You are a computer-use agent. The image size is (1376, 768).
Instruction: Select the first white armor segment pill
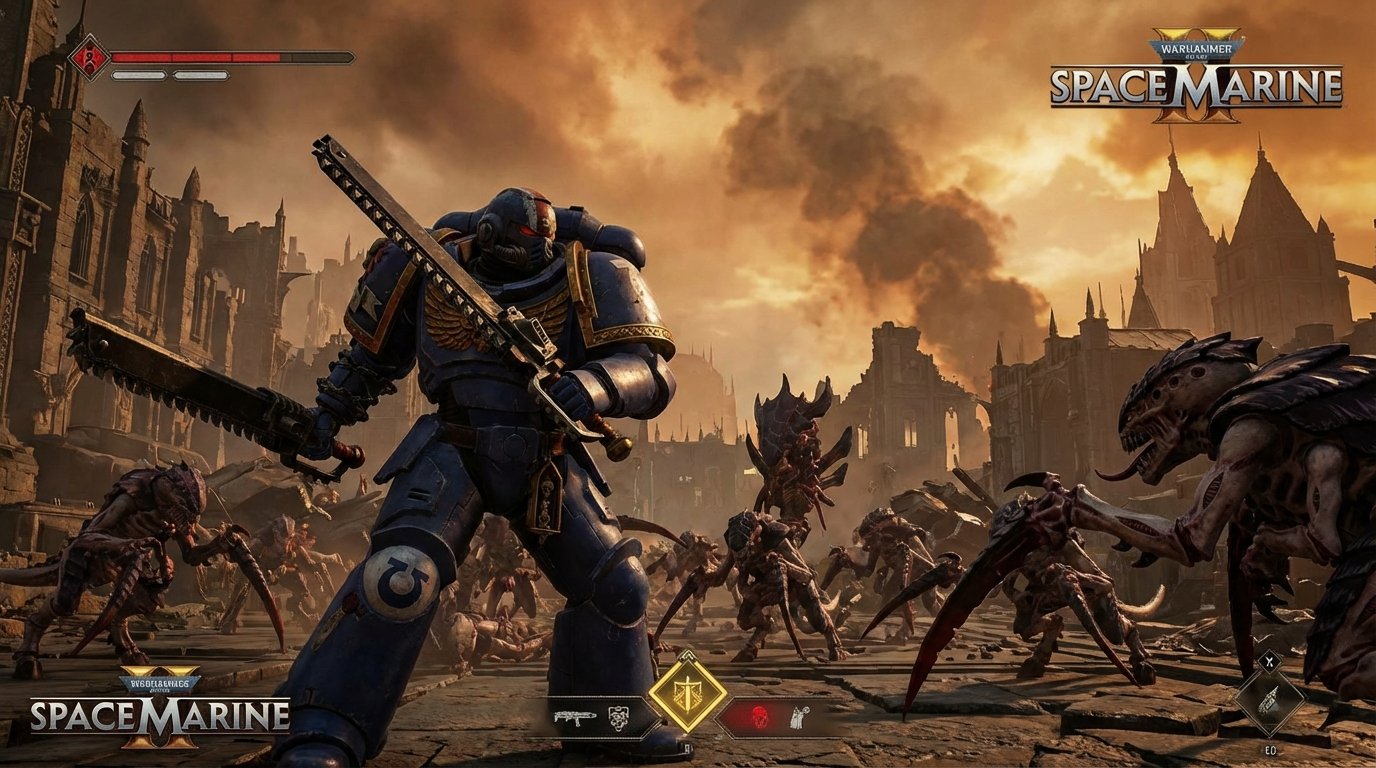[140, 75]
